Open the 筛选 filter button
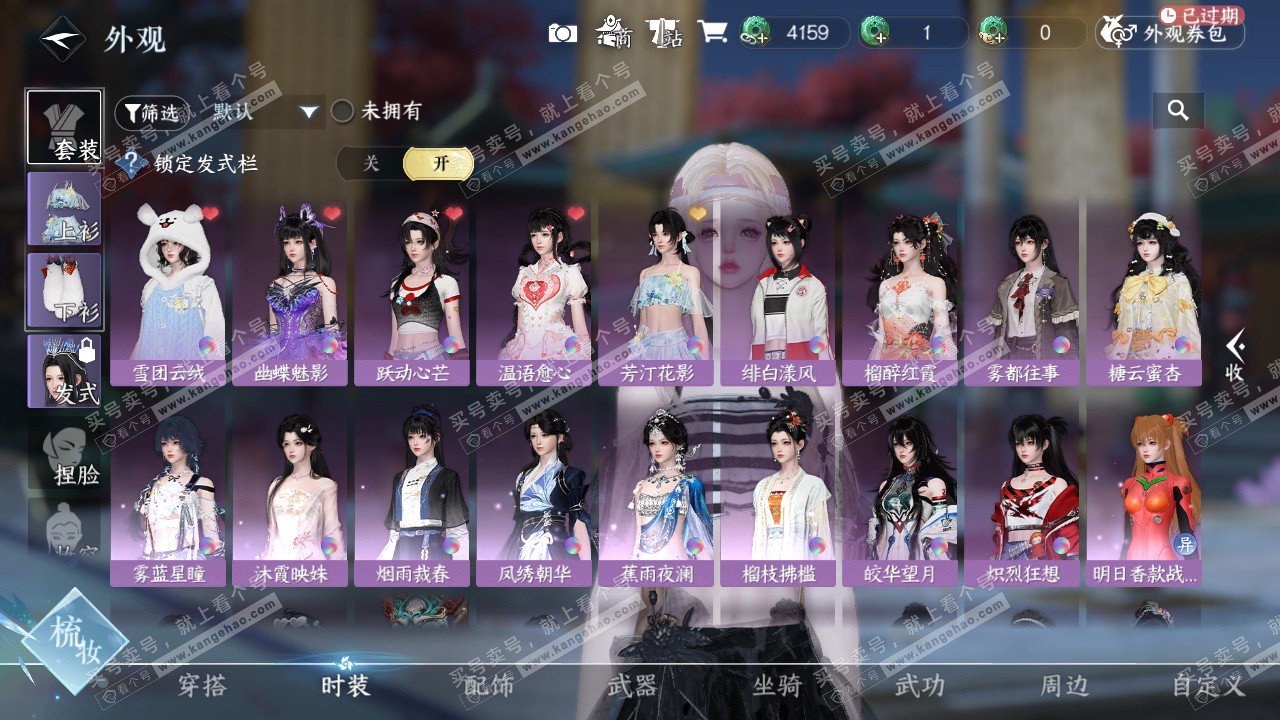1280x720 pixels. click(151, 112)
